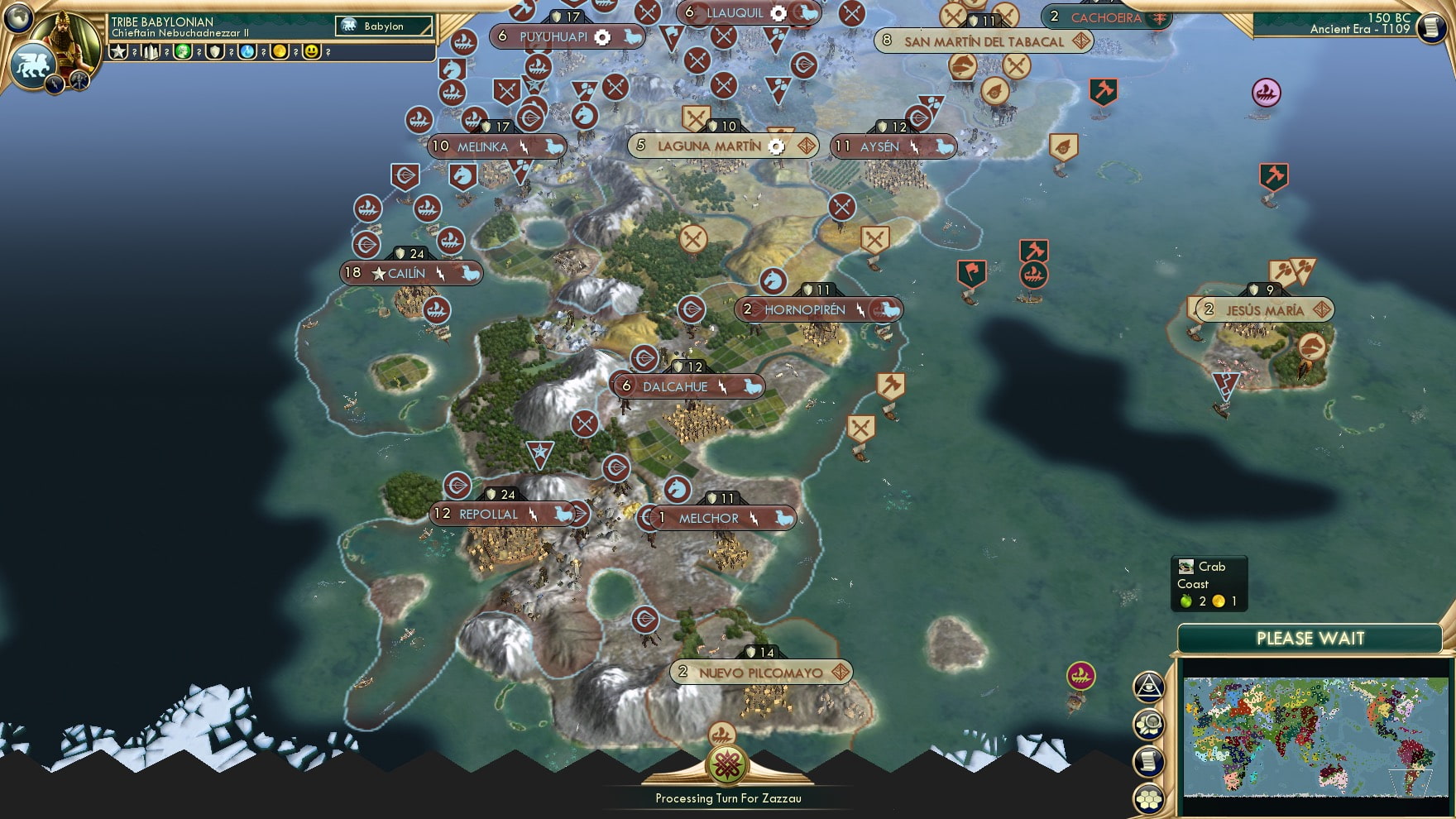Expand the question mark next to the happiness icon

pyautogui.click(x=328, y=52)
